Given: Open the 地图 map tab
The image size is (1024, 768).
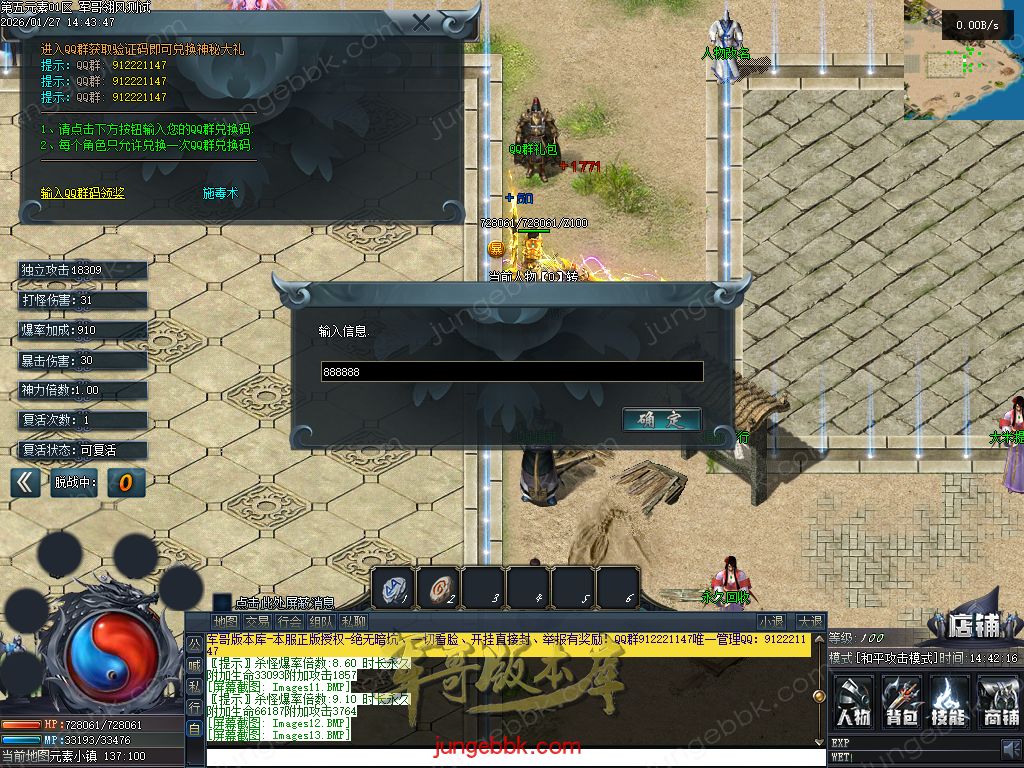Looking at the screenshot, I should (225, 622).
